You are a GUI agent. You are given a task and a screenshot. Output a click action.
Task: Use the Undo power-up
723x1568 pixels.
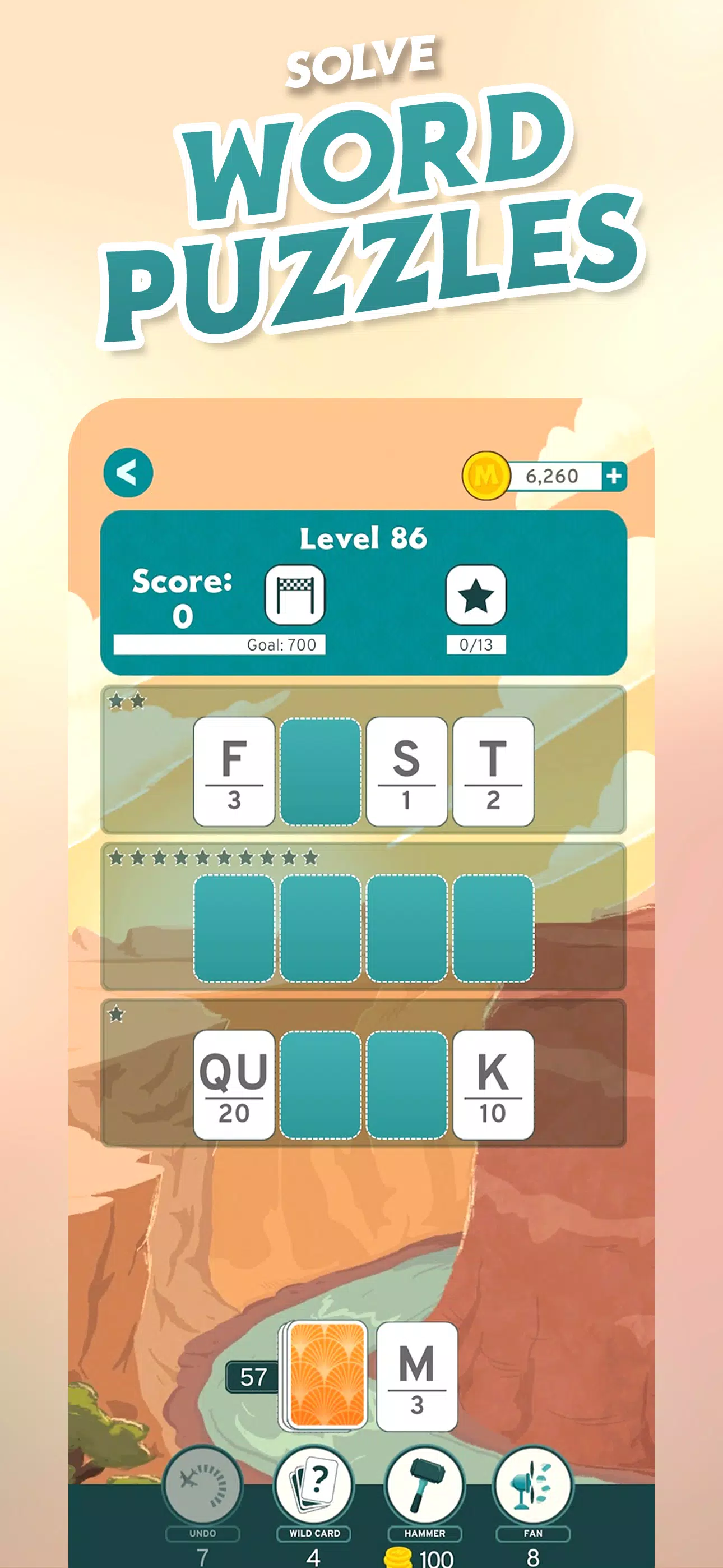point(203,1487)
